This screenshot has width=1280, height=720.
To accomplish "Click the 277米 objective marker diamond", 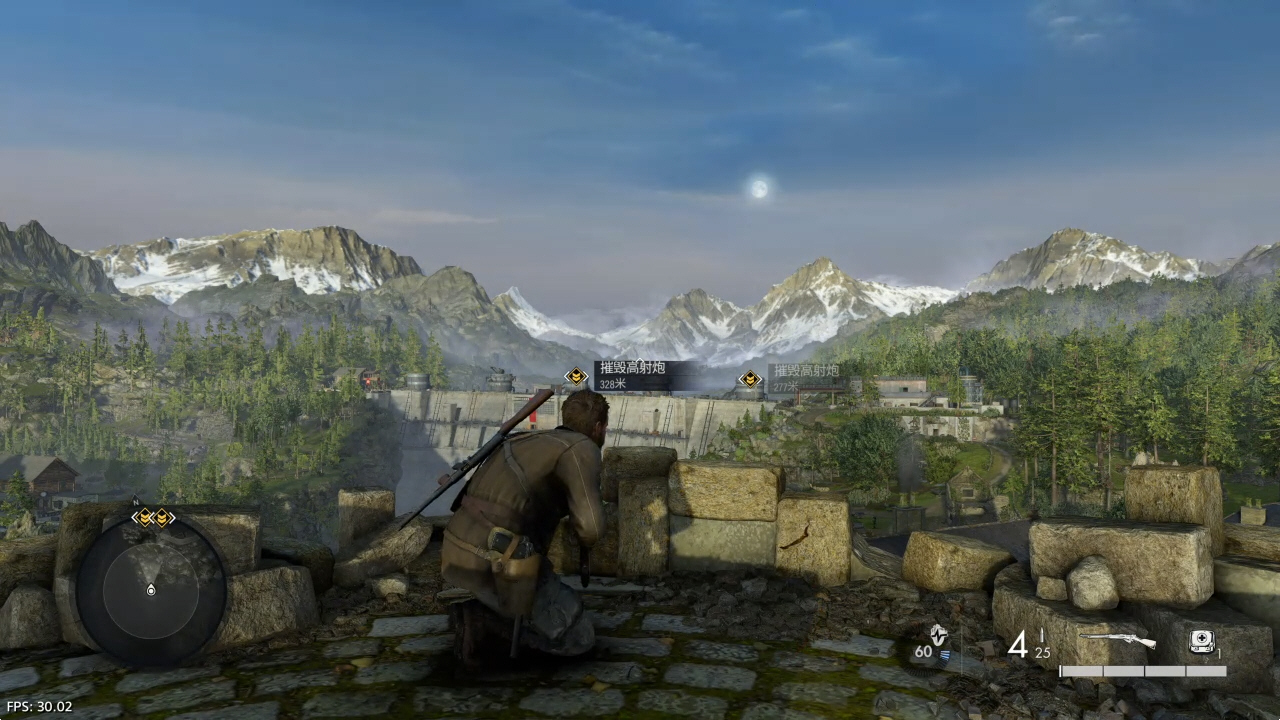I will pyautogui.click(x=750, y=380).
